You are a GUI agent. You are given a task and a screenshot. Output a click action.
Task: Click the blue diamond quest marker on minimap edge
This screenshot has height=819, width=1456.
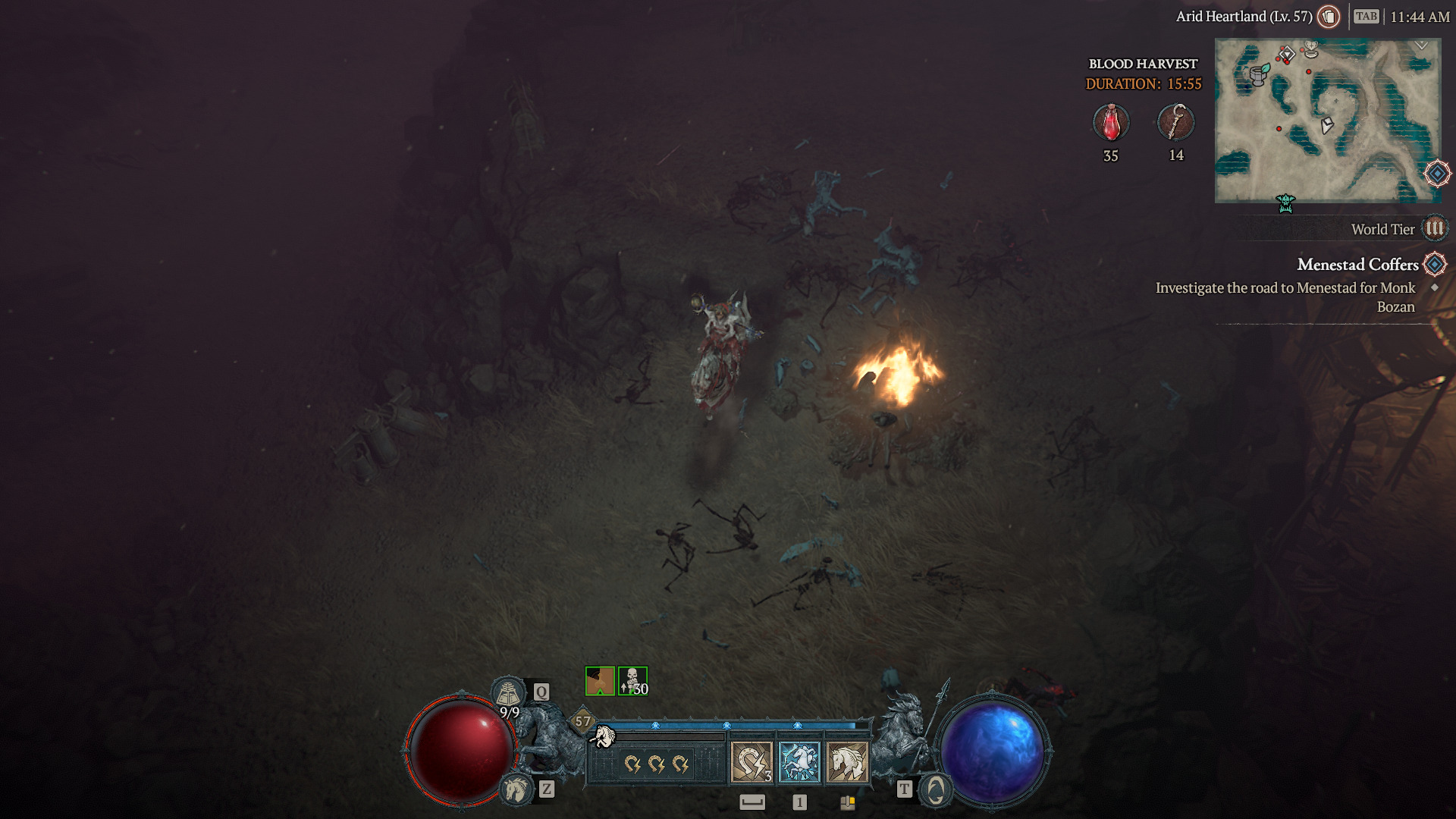(1437, 174)
